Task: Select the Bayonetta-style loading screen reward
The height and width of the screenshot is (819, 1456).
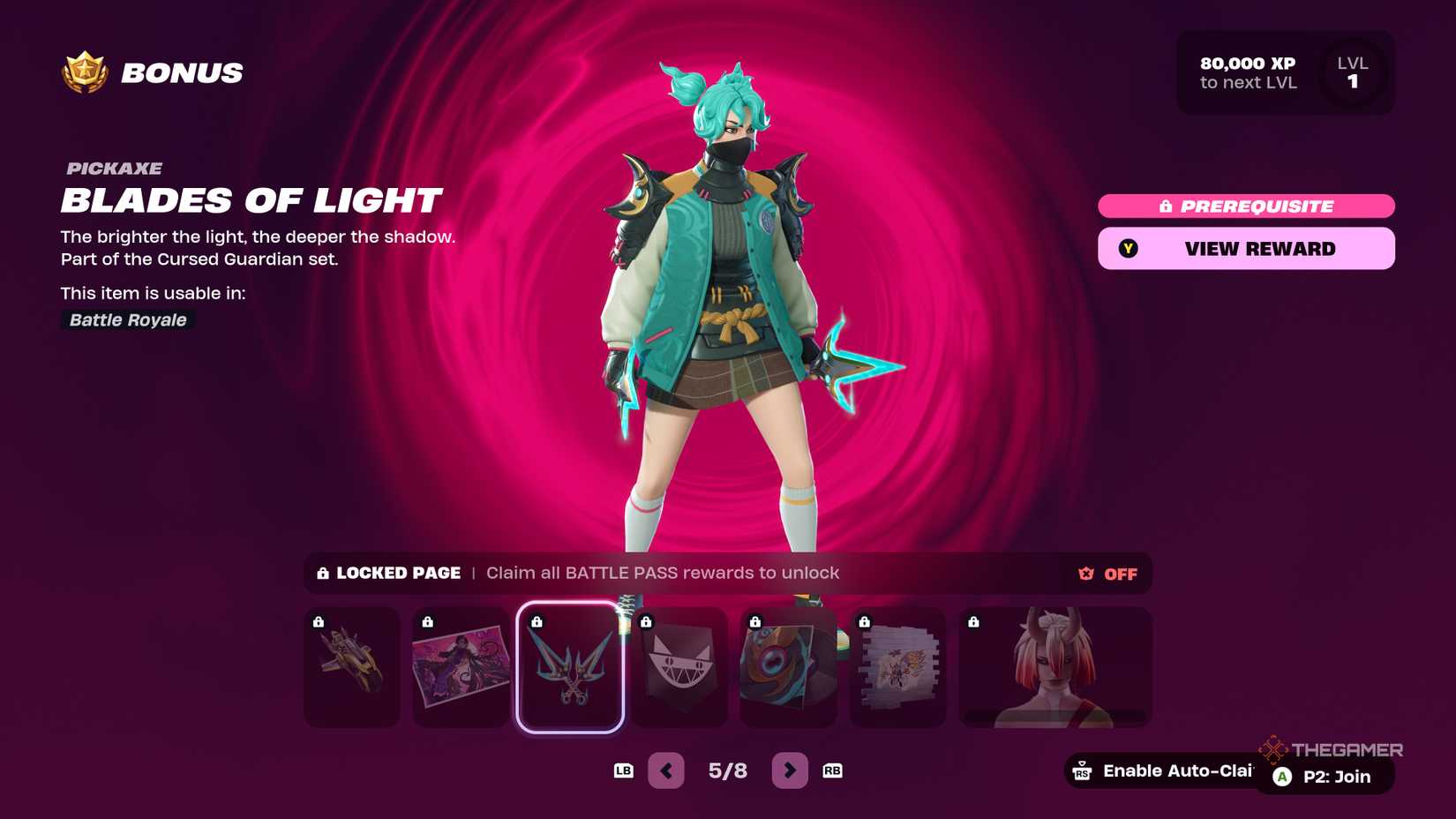Action: click(460, 668)
